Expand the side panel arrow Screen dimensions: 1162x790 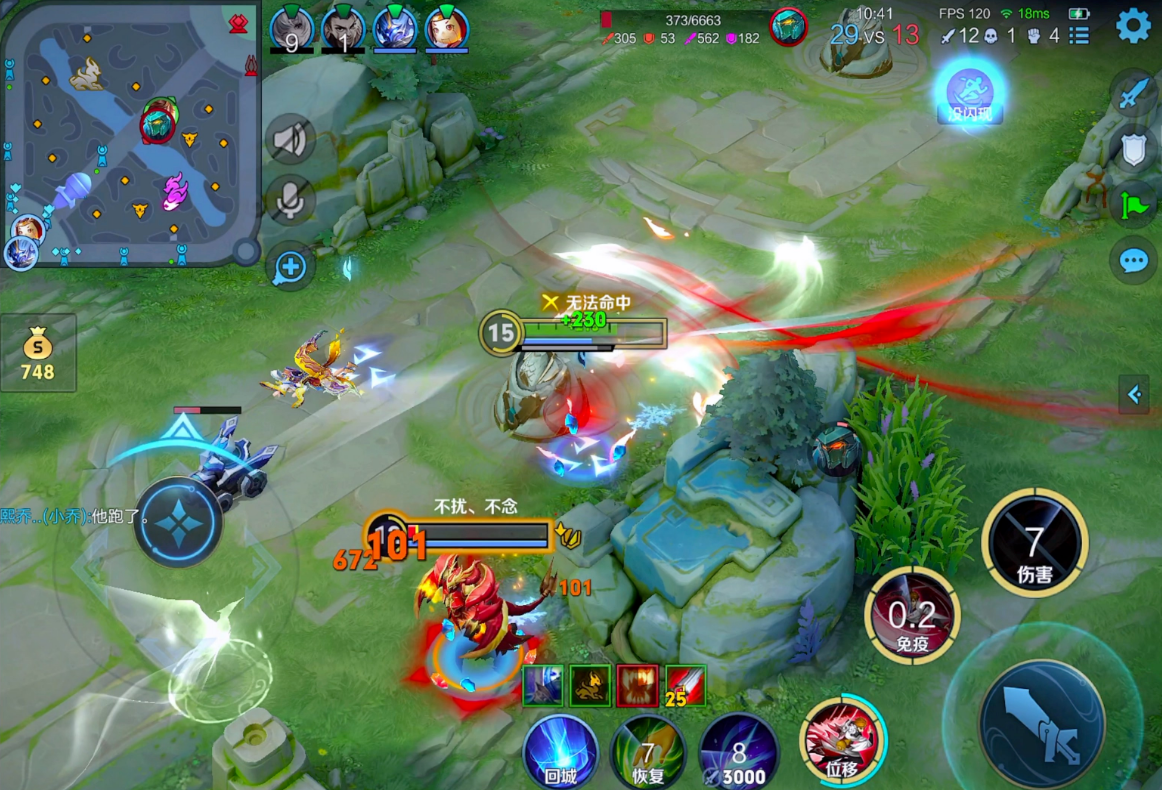[x=1135, y=395]
